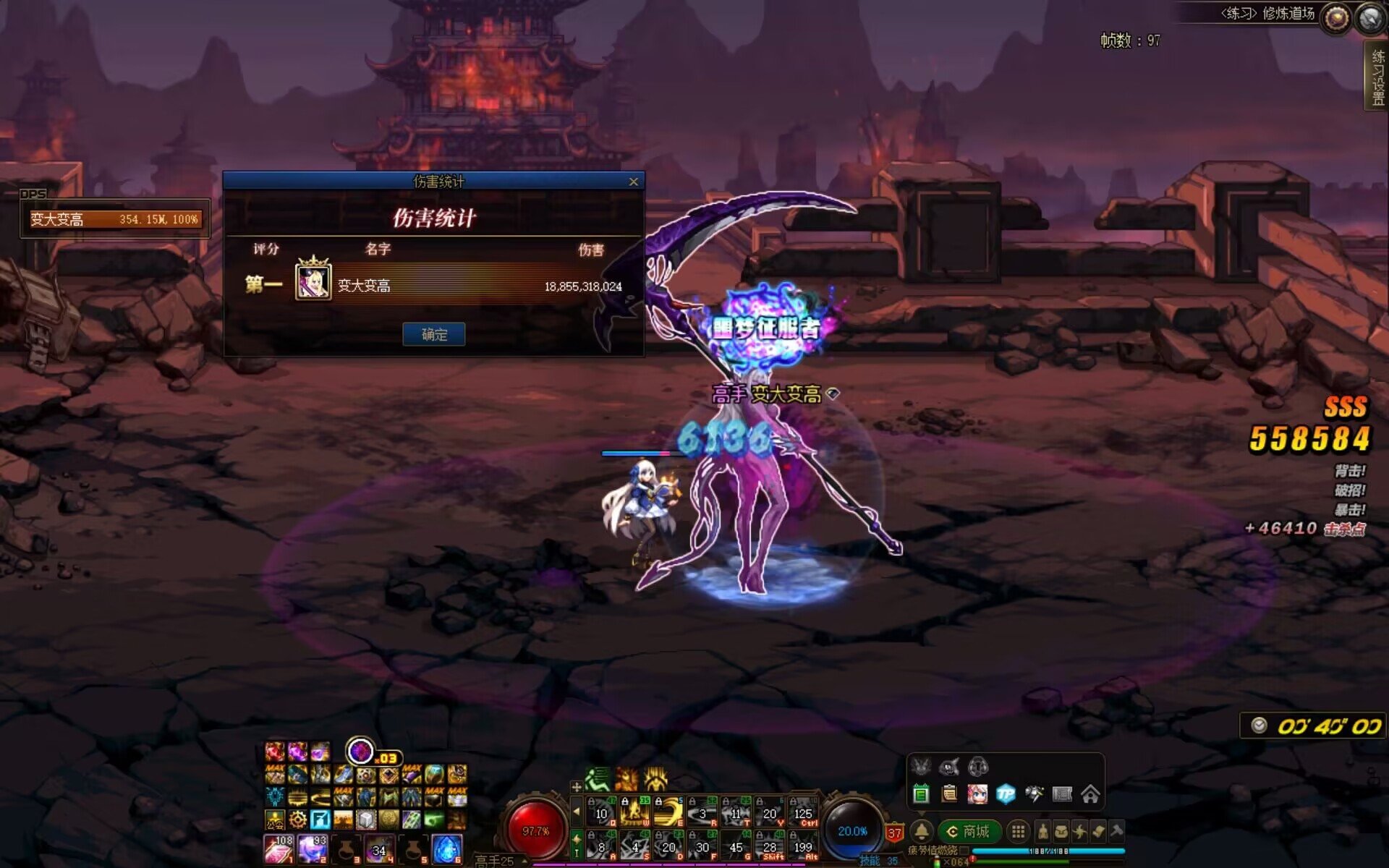Click the pink-haired character portrait icon

[x=977, y=795]
